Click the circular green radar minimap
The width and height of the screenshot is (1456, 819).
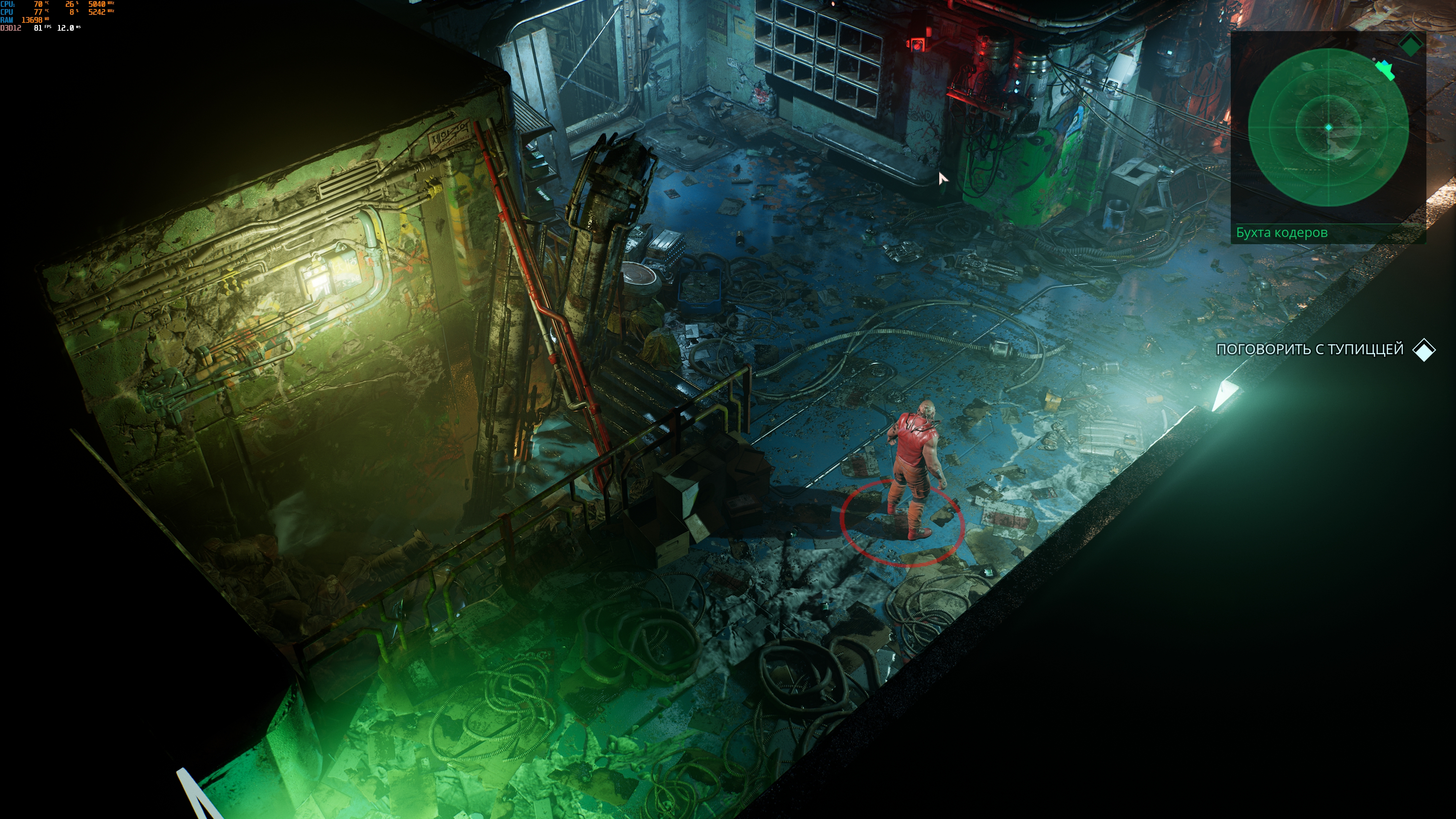[x=1328, y=128]
